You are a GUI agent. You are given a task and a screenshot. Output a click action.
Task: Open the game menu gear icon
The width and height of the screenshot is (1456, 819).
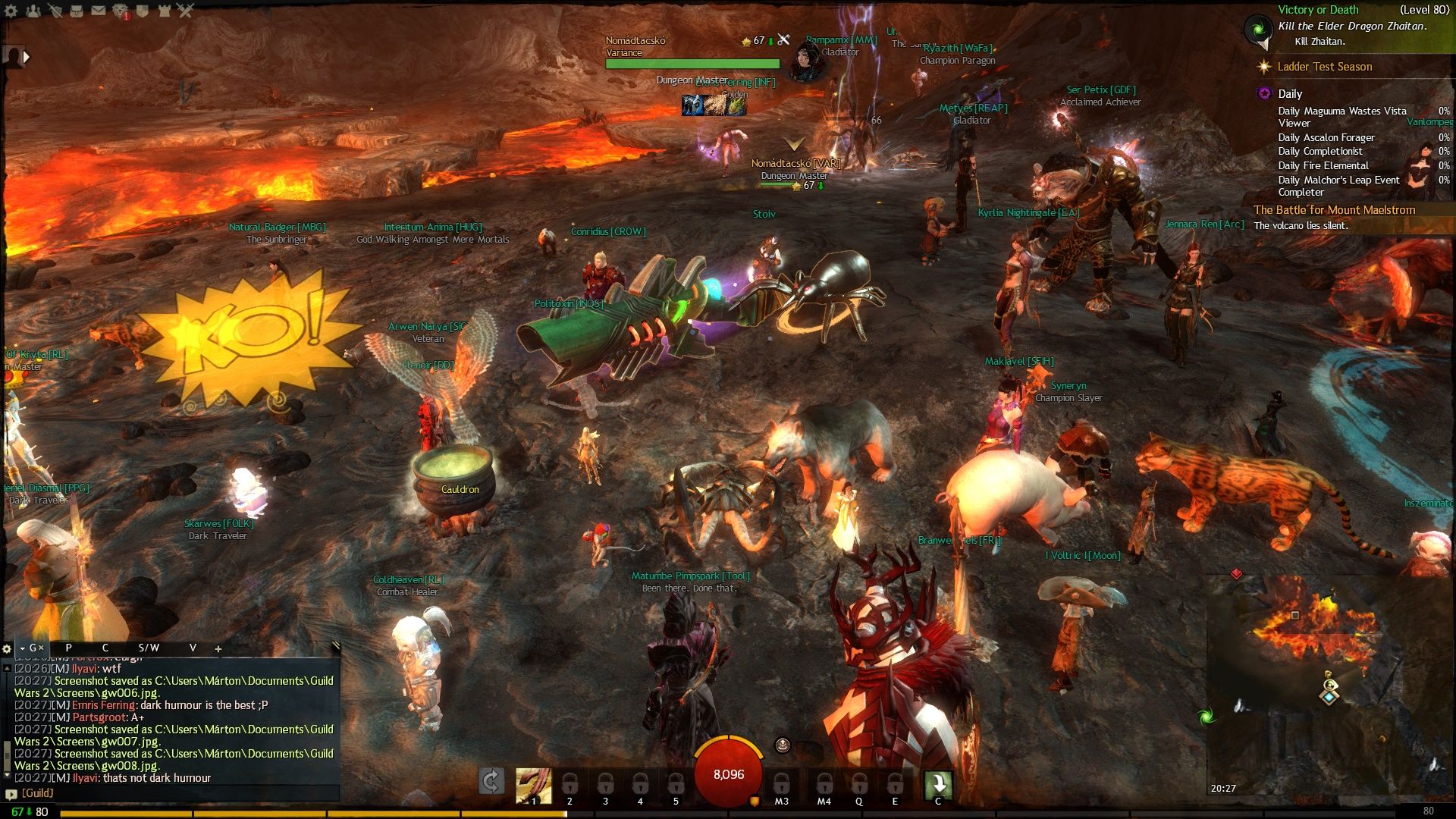(11, 11)
